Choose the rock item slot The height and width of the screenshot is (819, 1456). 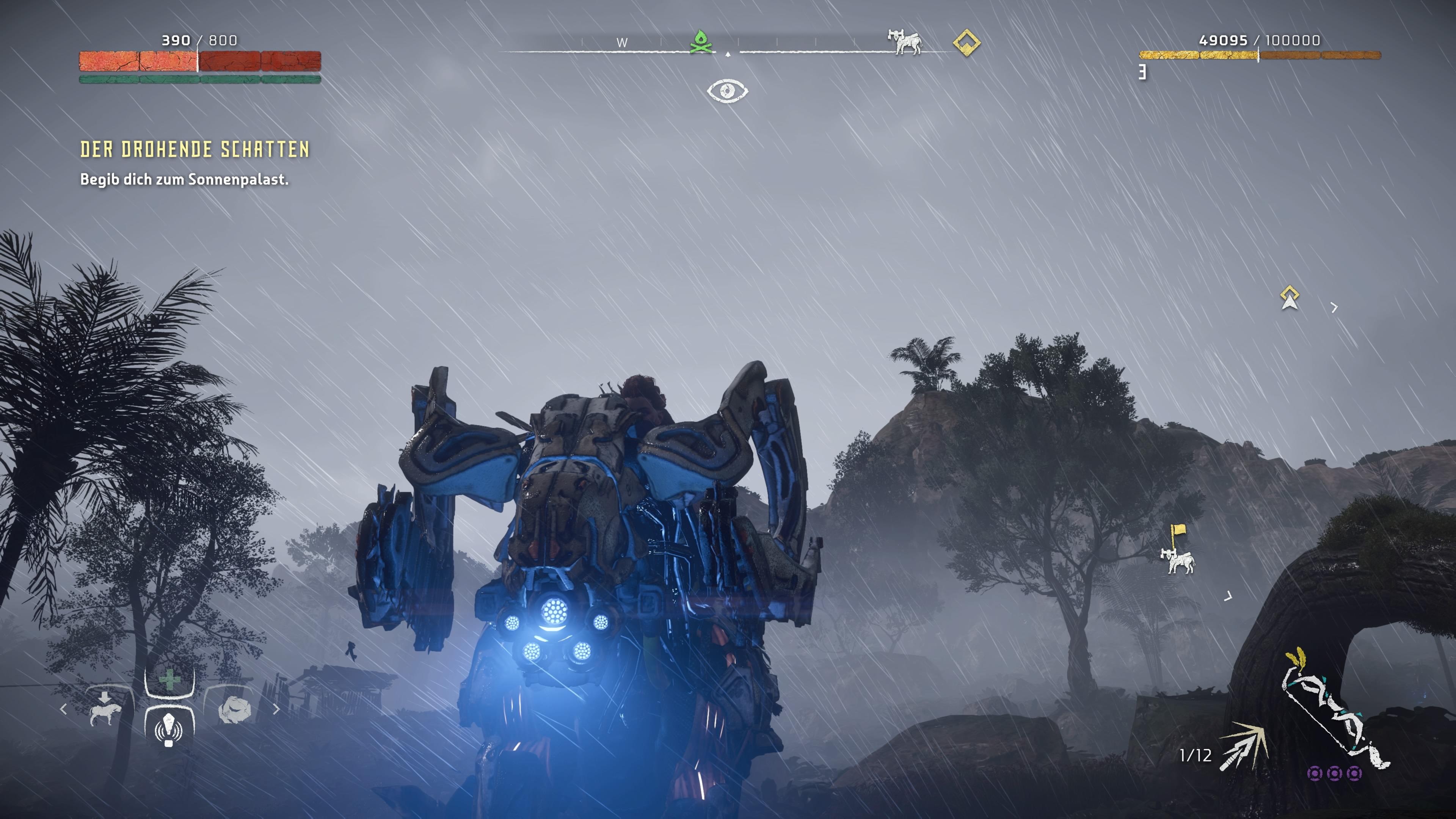tap(234, 709)
